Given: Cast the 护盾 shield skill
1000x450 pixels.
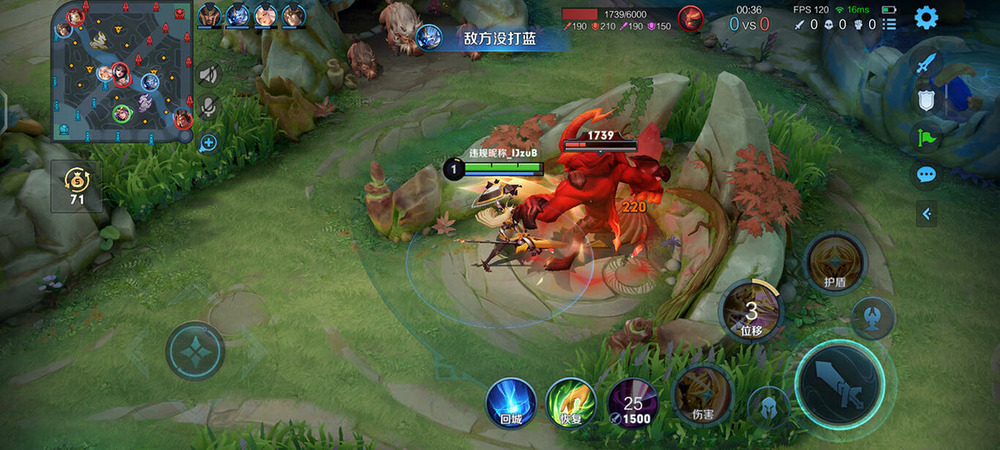Looking at the screenshot, I should (x=835, y=263).
